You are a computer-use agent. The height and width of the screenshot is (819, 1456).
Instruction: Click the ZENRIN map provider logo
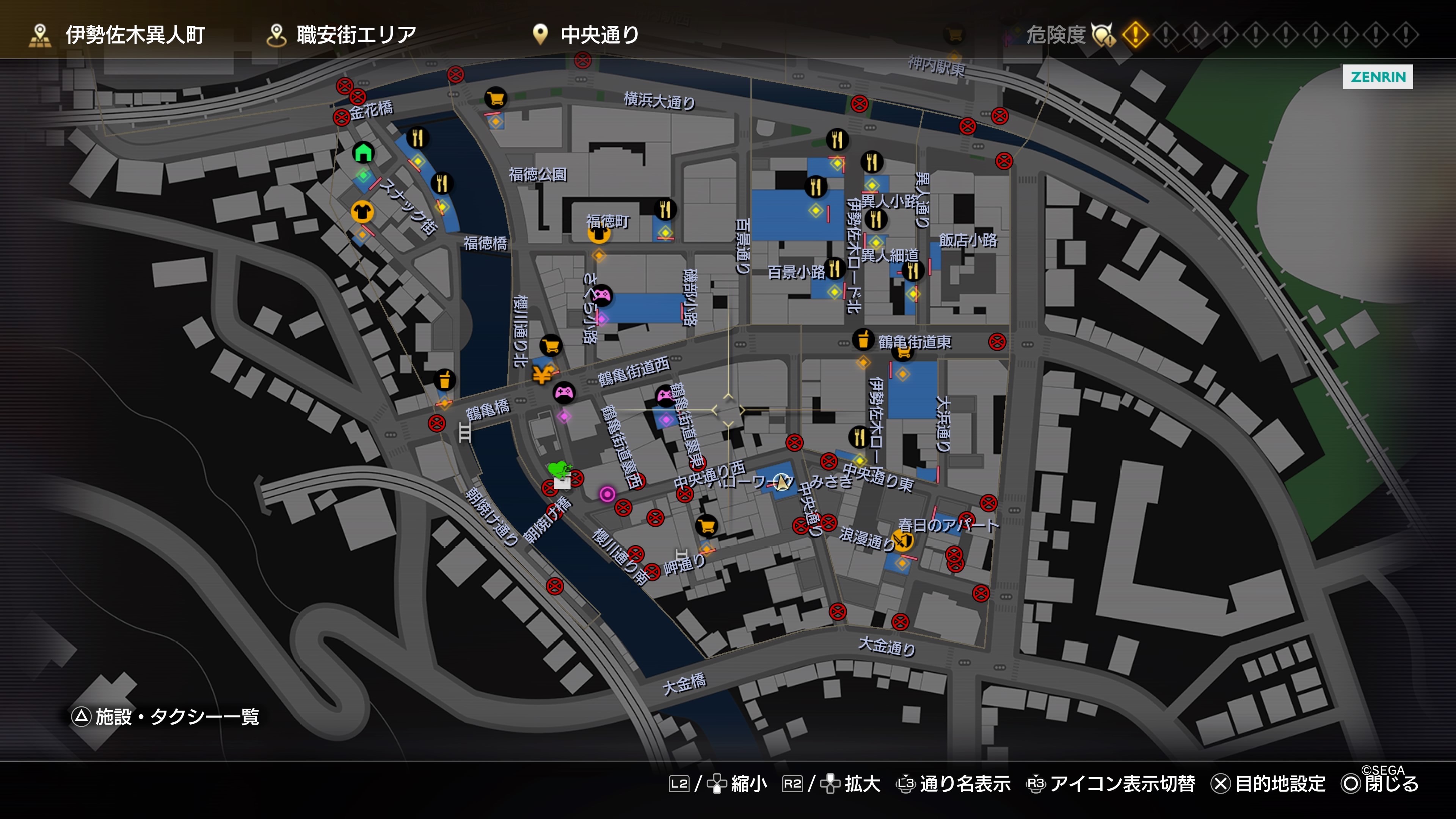(1378, 77)
